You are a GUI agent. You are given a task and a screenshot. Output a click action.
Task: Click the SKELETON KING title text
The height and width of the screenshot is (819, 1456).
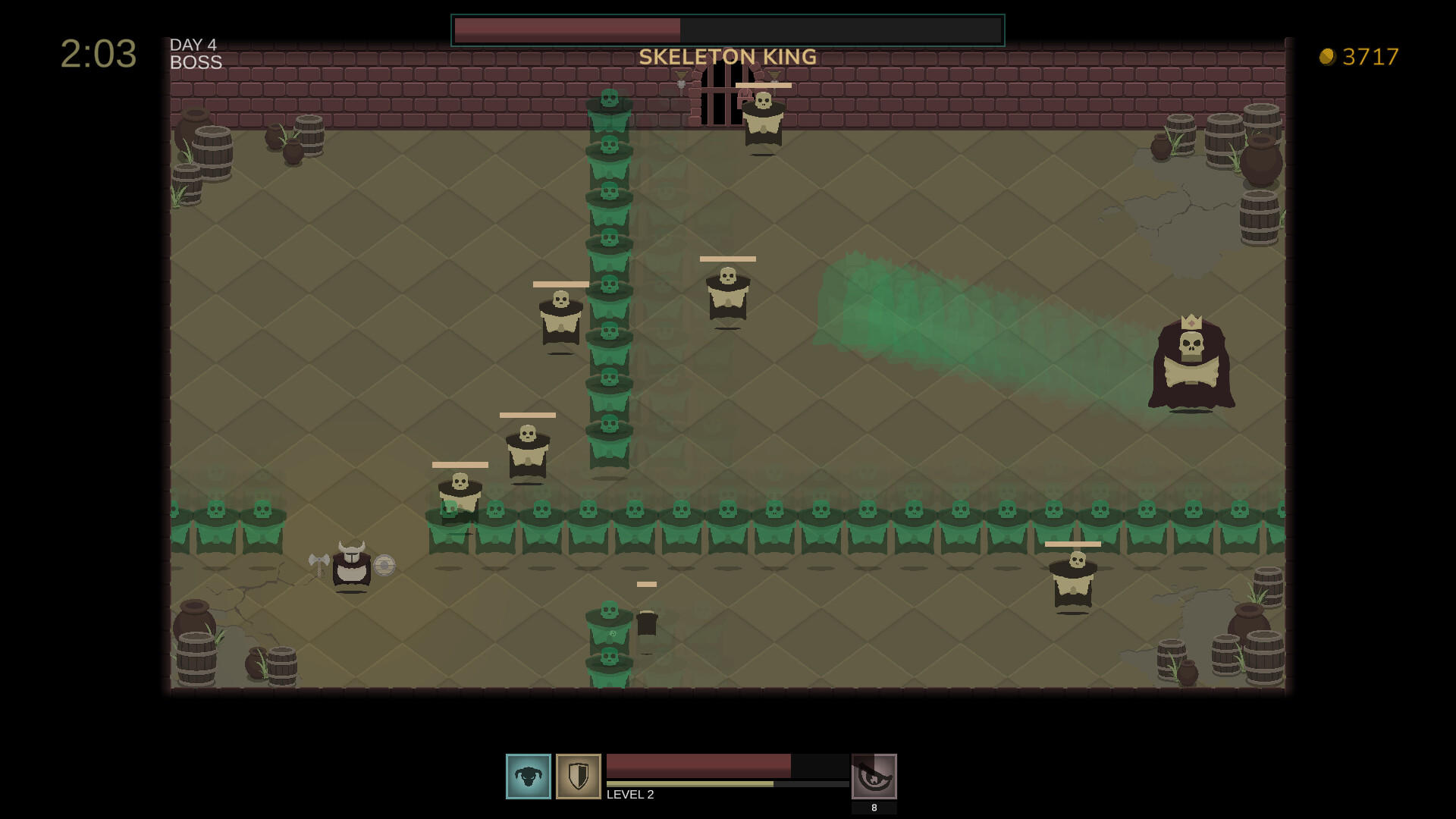click(727, 56)
